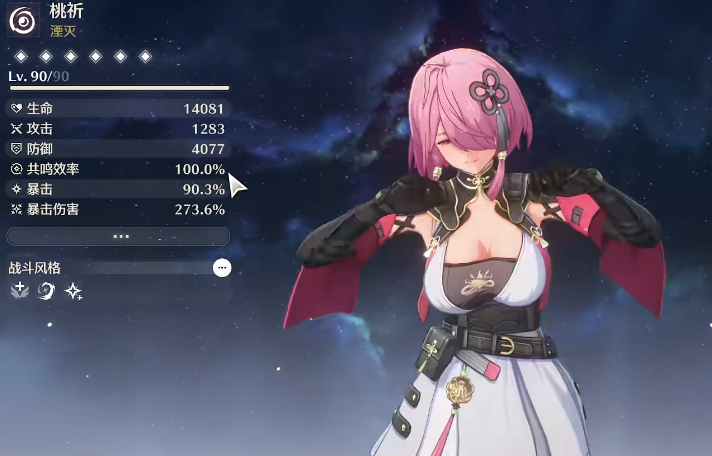Select the swirling crescent combat style icon
The height and width of the screenshot is (456, 712).
46,291
